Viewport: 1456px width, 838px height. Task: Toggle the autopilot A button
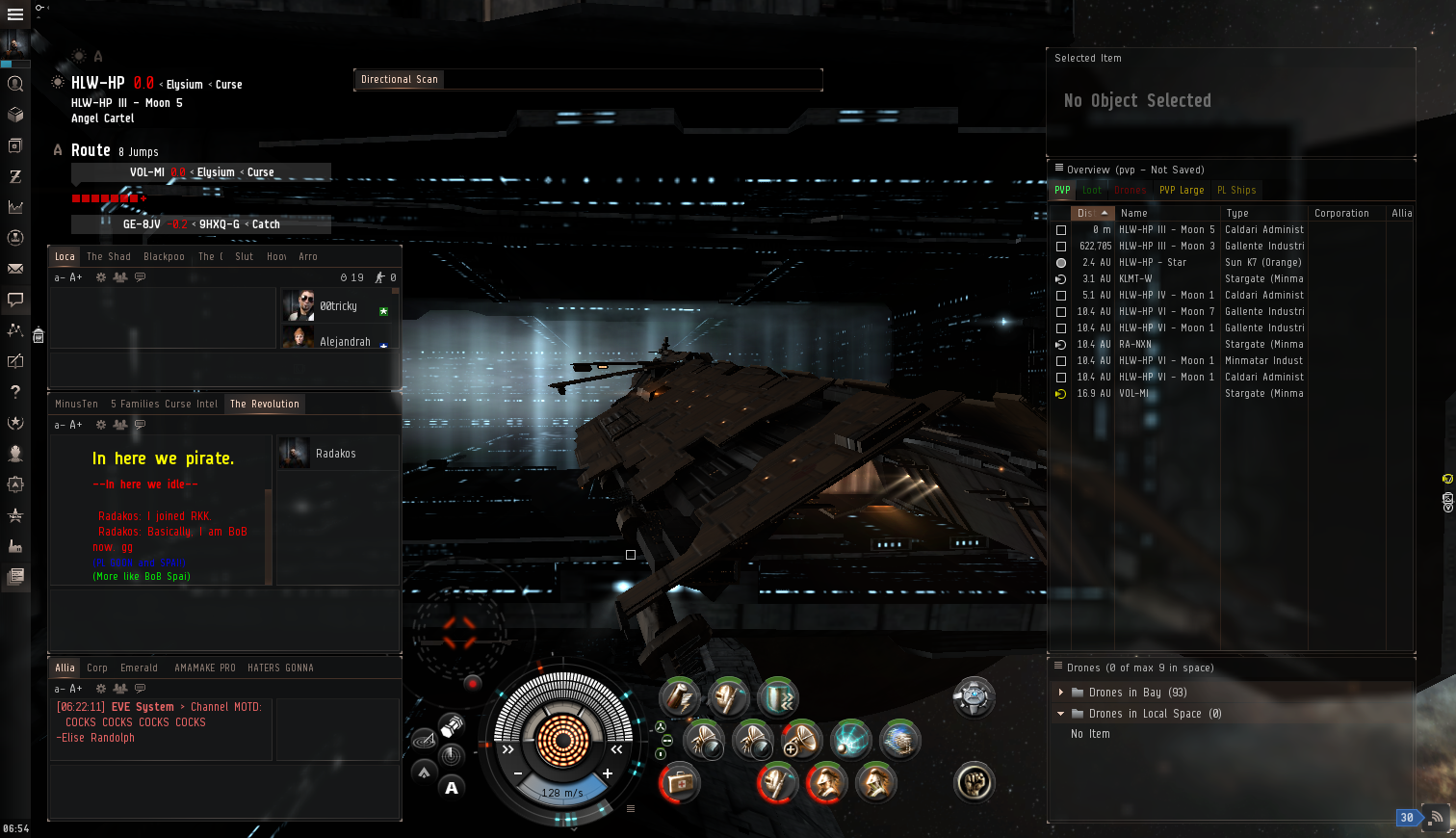click(x=452, y=788)
